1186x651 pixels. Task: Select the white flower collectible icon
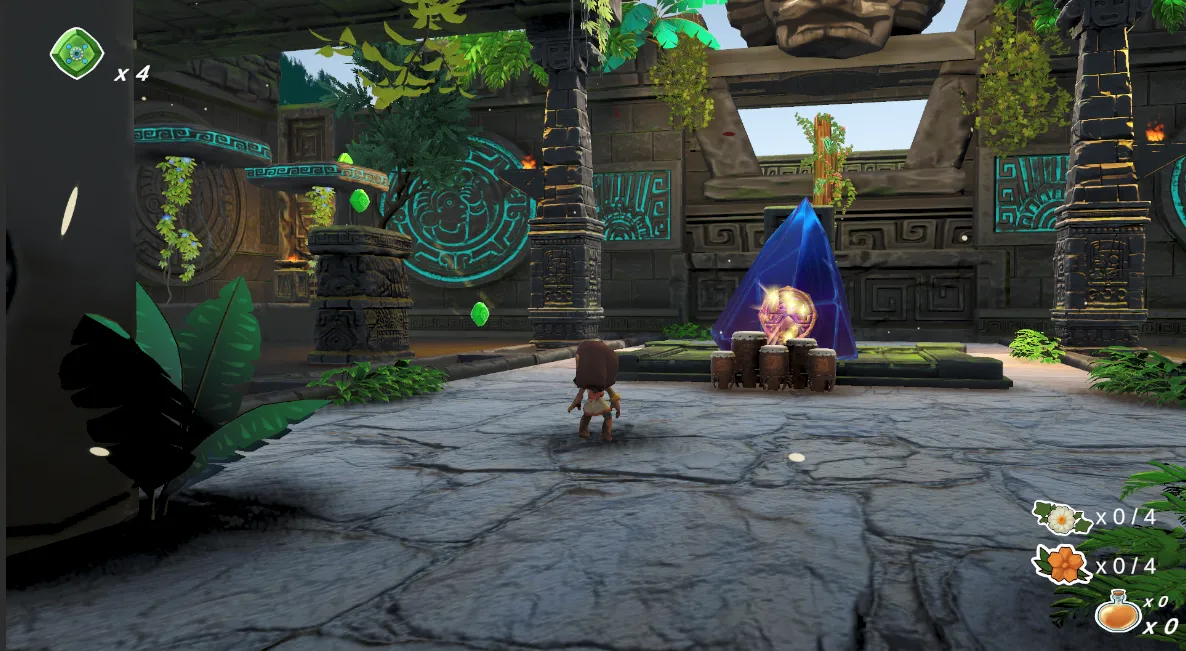point(1060,518)
